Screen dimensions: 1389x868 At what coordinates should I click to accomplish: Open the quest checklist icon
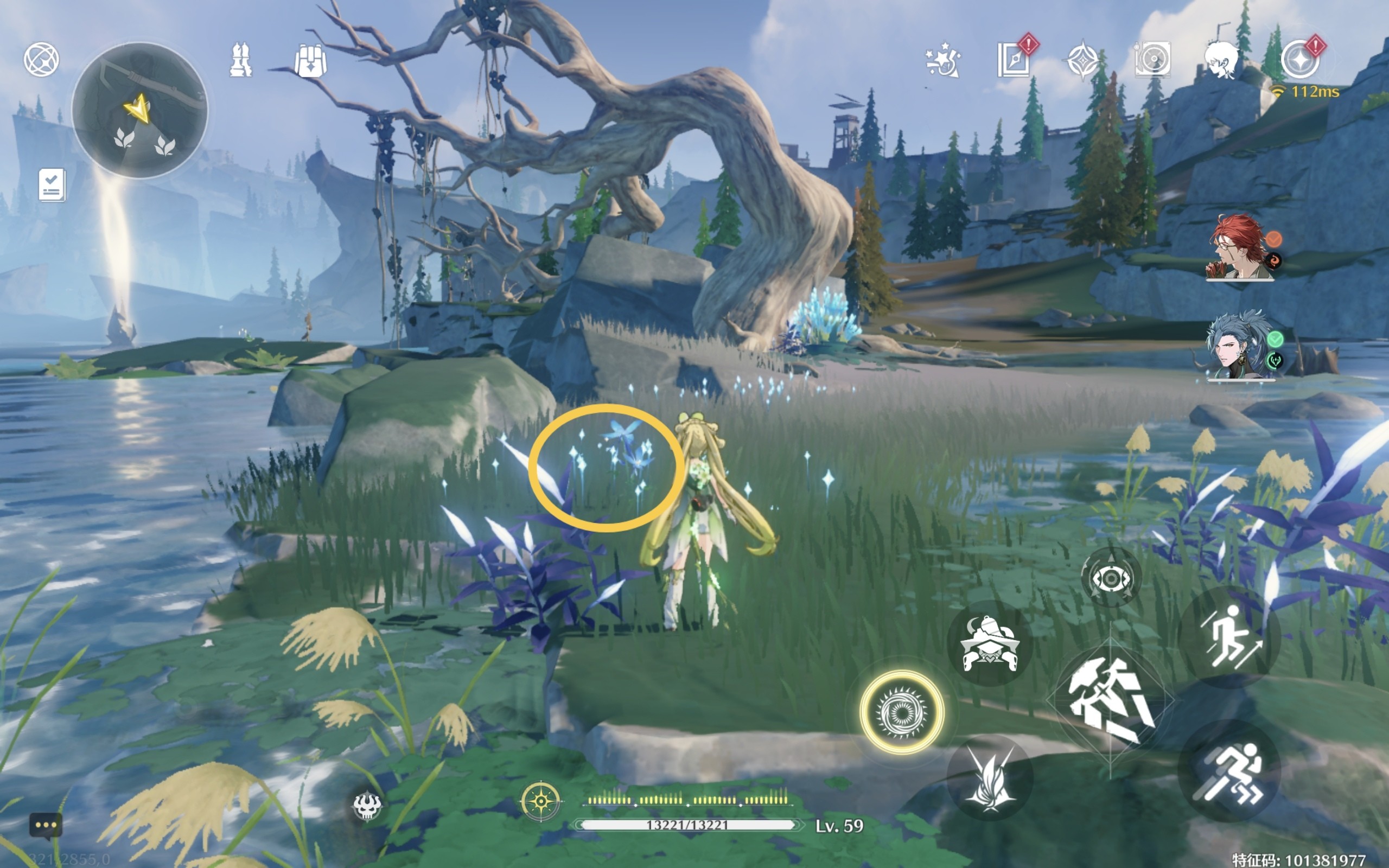coord(52,185)
